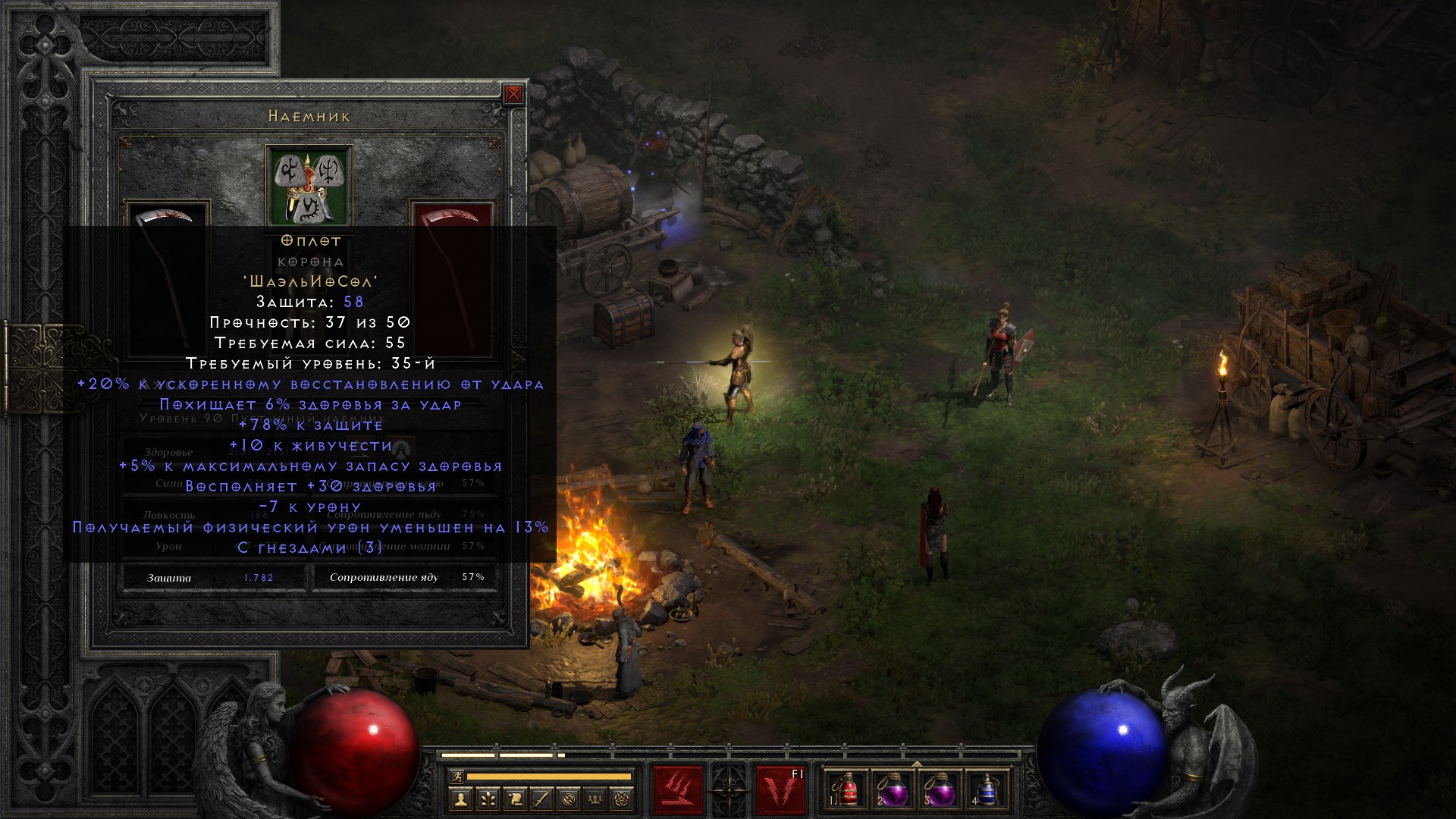
Task: Open the skill tree plant icon
Action: coord(487,799)
